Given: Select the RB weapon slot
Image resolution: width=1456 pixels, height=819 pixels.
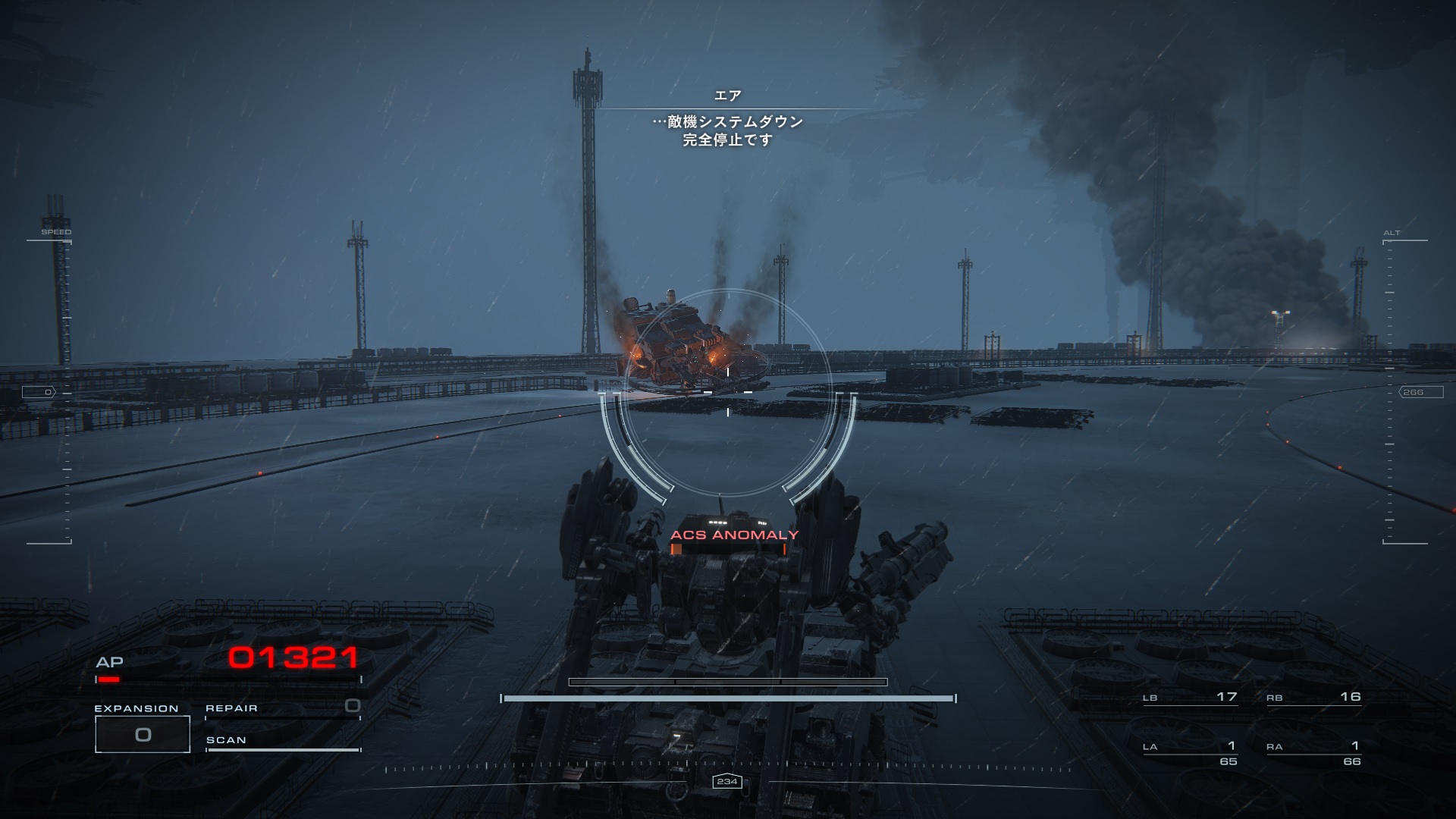Looking at the screenshot, I should tap(1313, 698).
